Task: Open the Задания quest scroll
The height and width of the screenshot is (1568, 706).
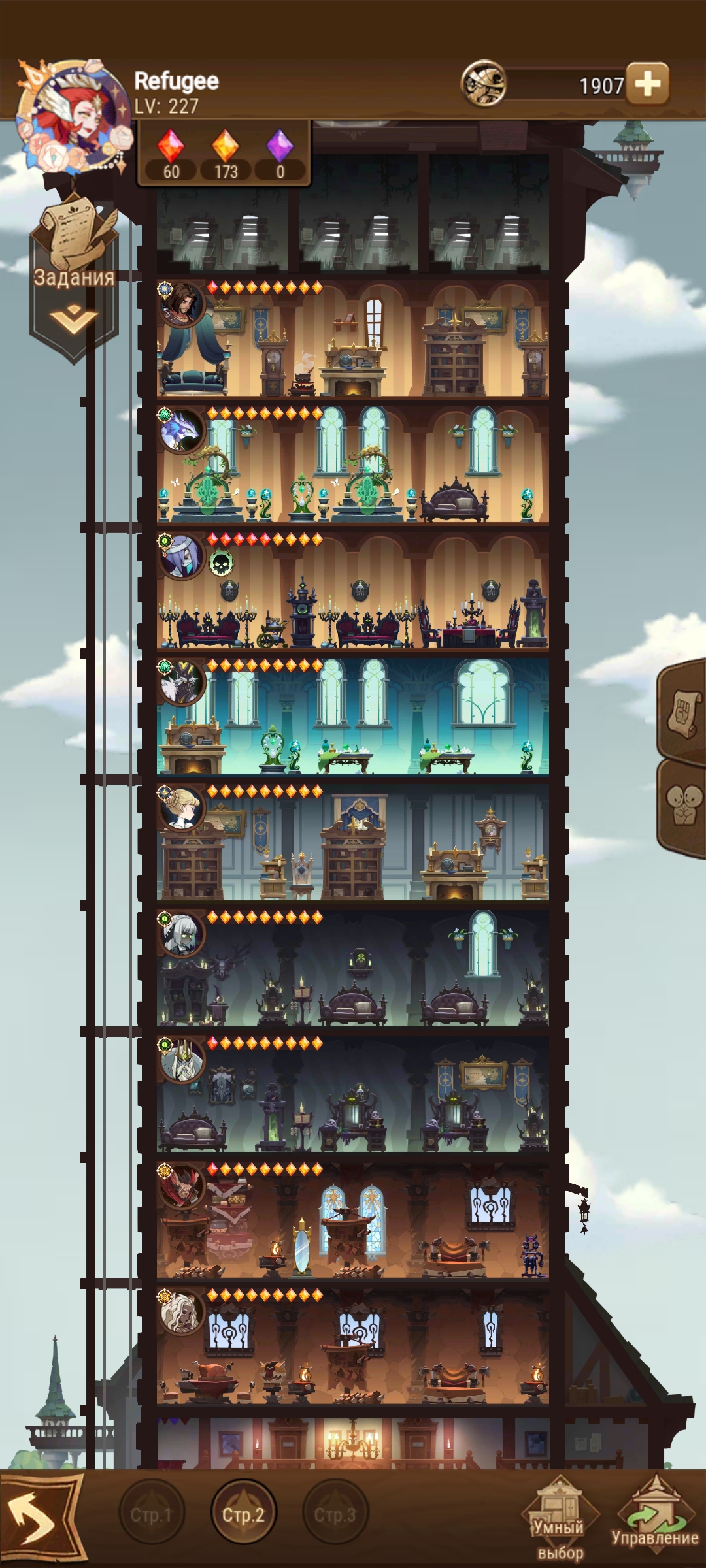Action: pyautogui.click(x=73, y=235)
